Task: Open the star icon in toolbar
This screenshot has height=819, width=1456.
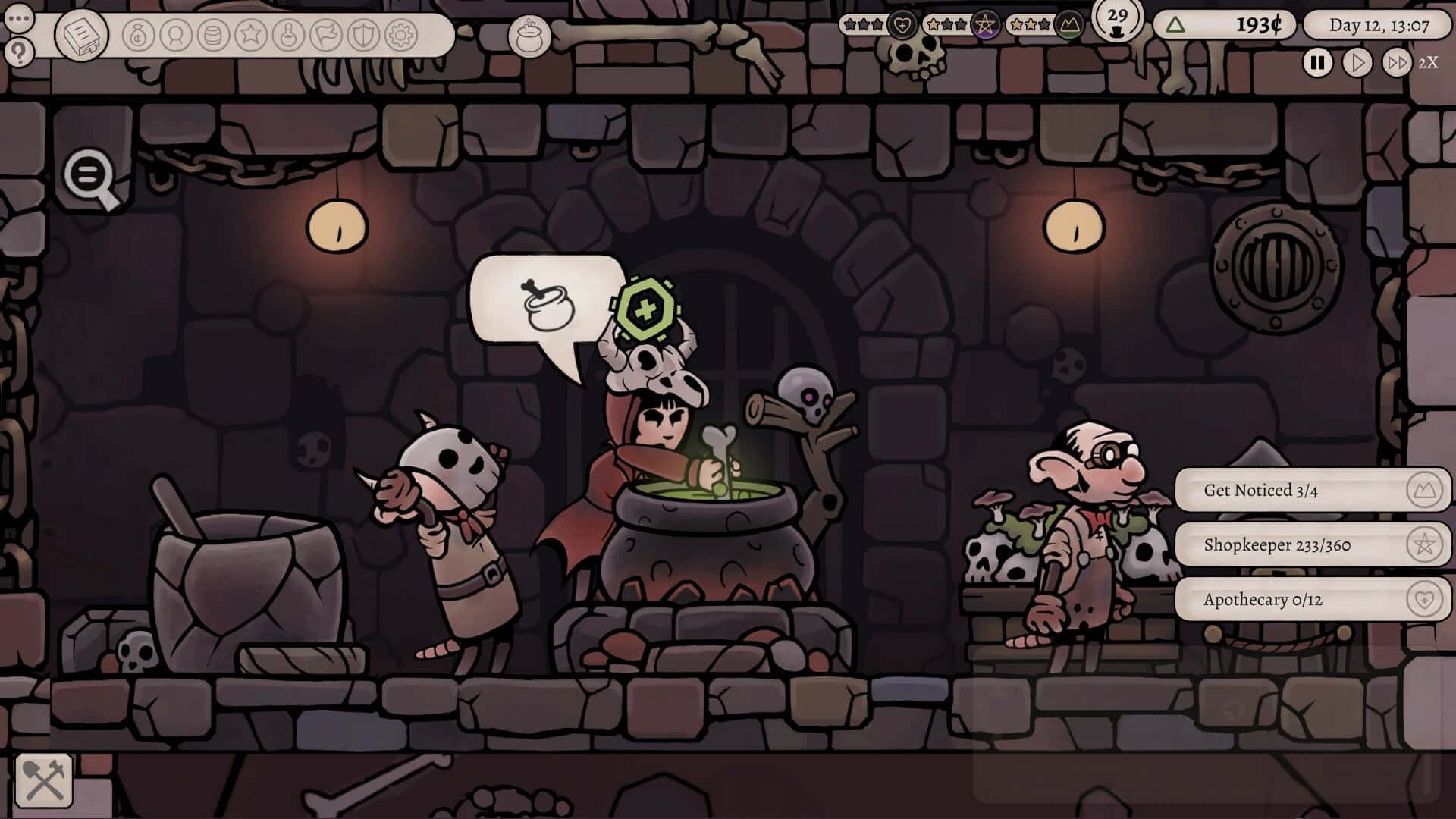Action: pos(251,35)
